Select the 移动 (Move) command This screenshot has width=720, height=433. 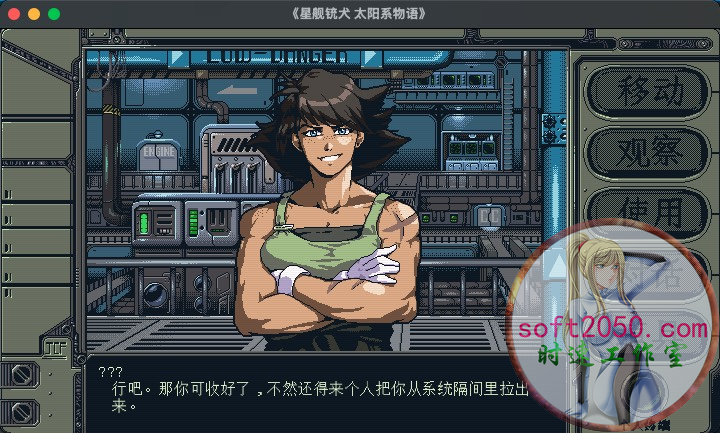click(649, 91)
